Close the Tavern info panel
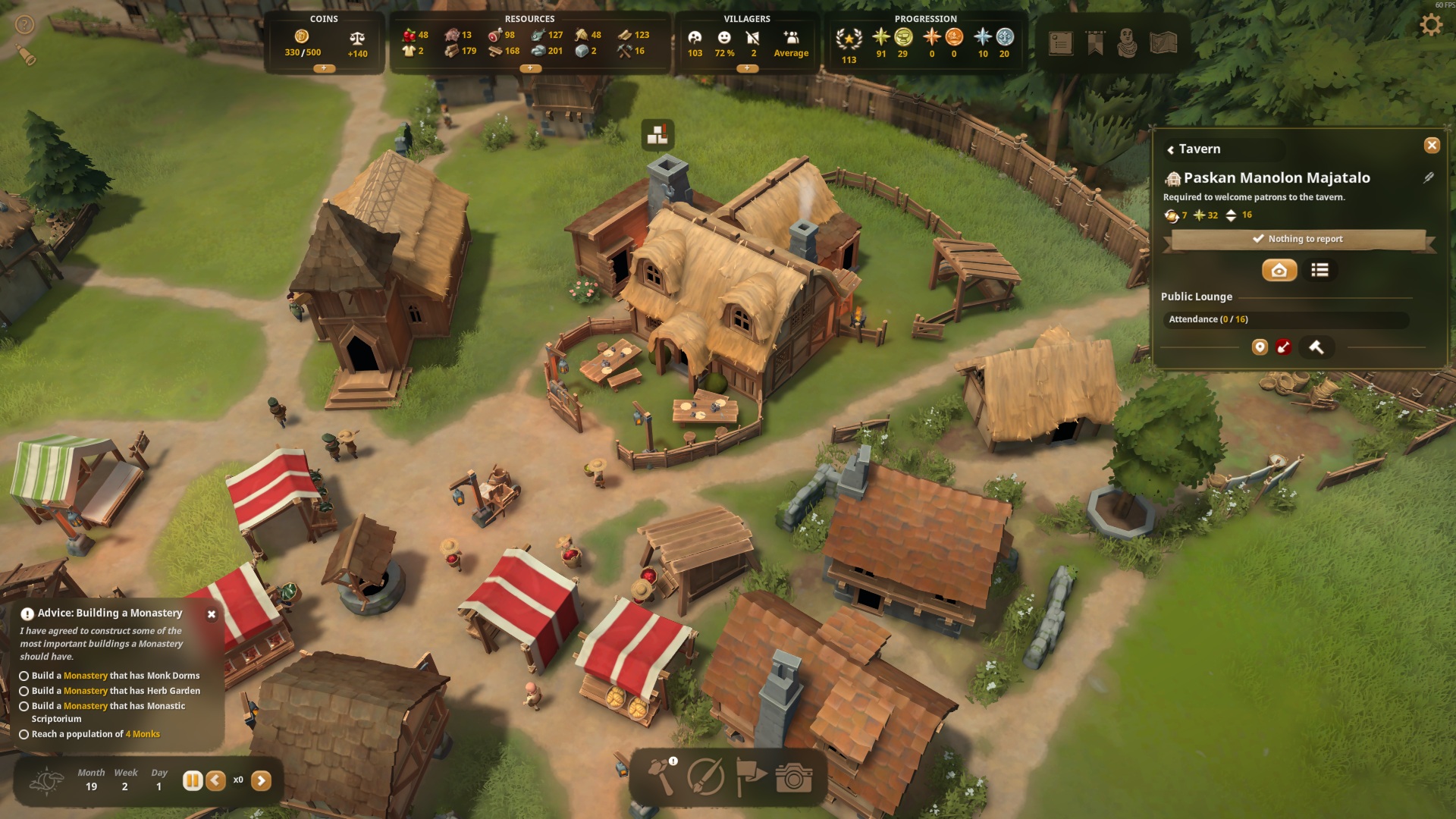1456x819 pixels. click(x=1431, y=145)
